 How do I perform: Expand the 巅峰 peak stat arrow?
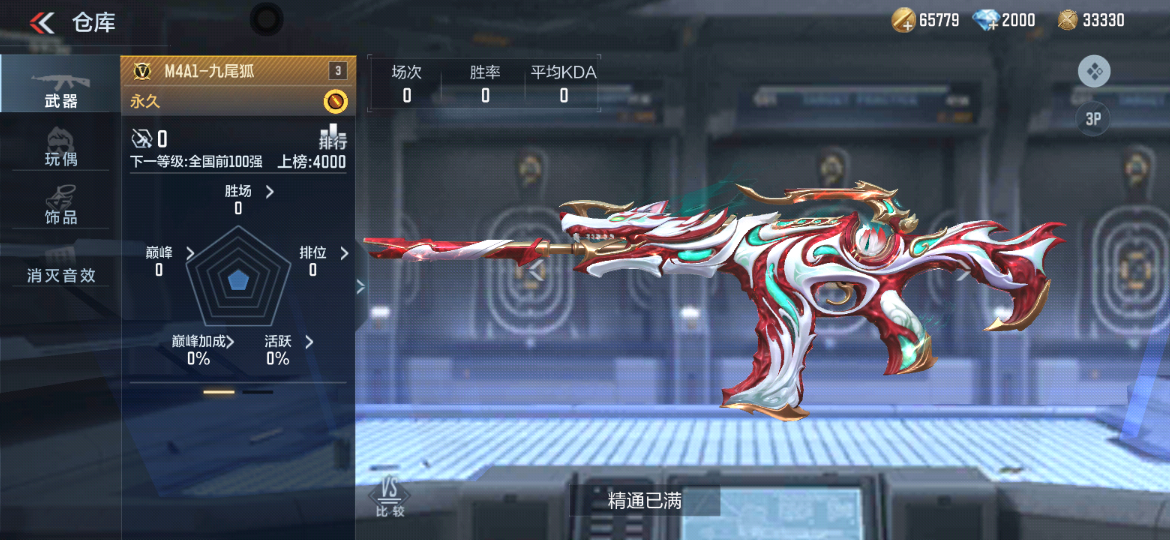tap(191, 253)
